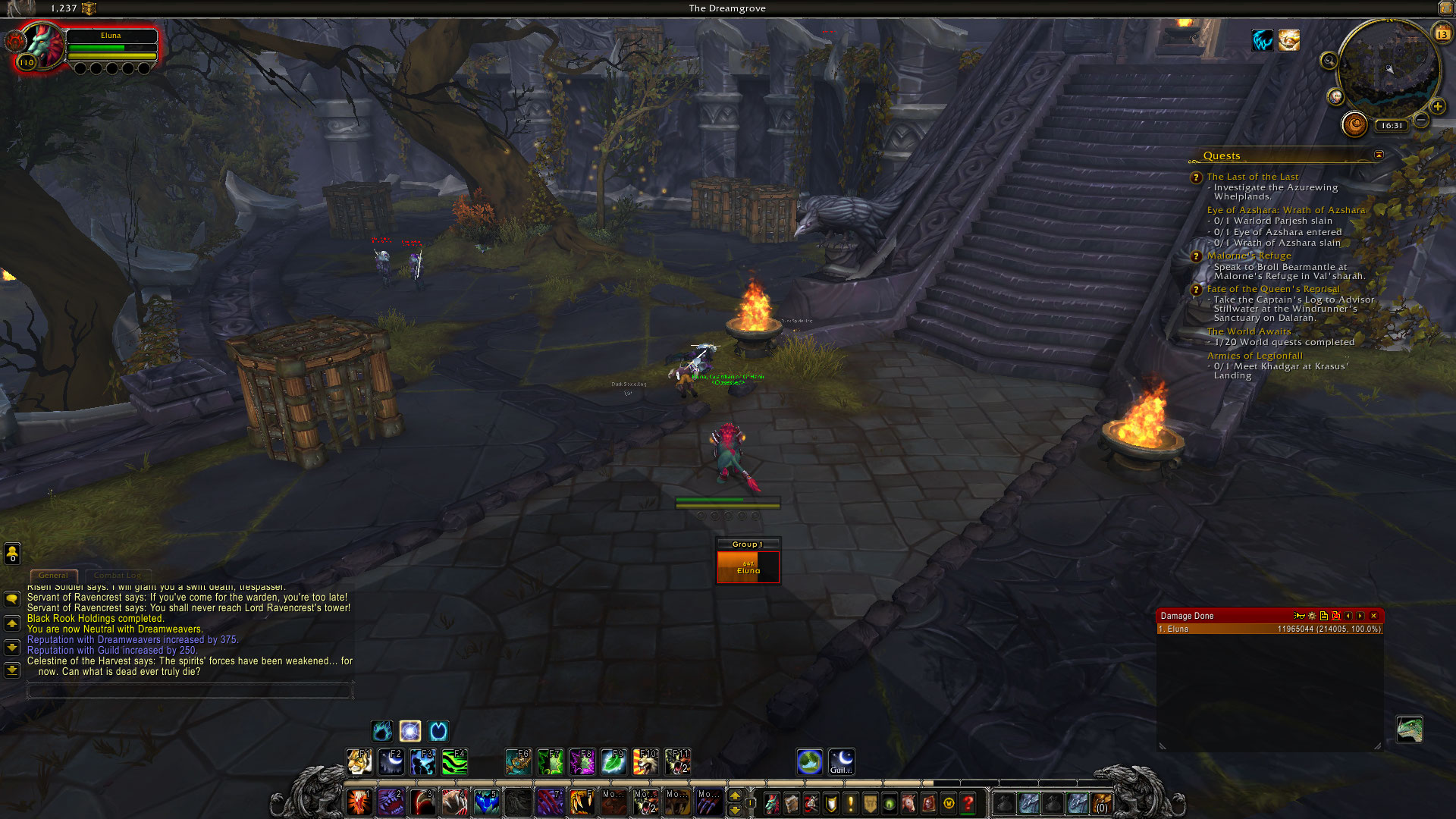Activate the F9 green leaf spell
The width and height of the screenshot is (1456, 819).
[614, 761]
